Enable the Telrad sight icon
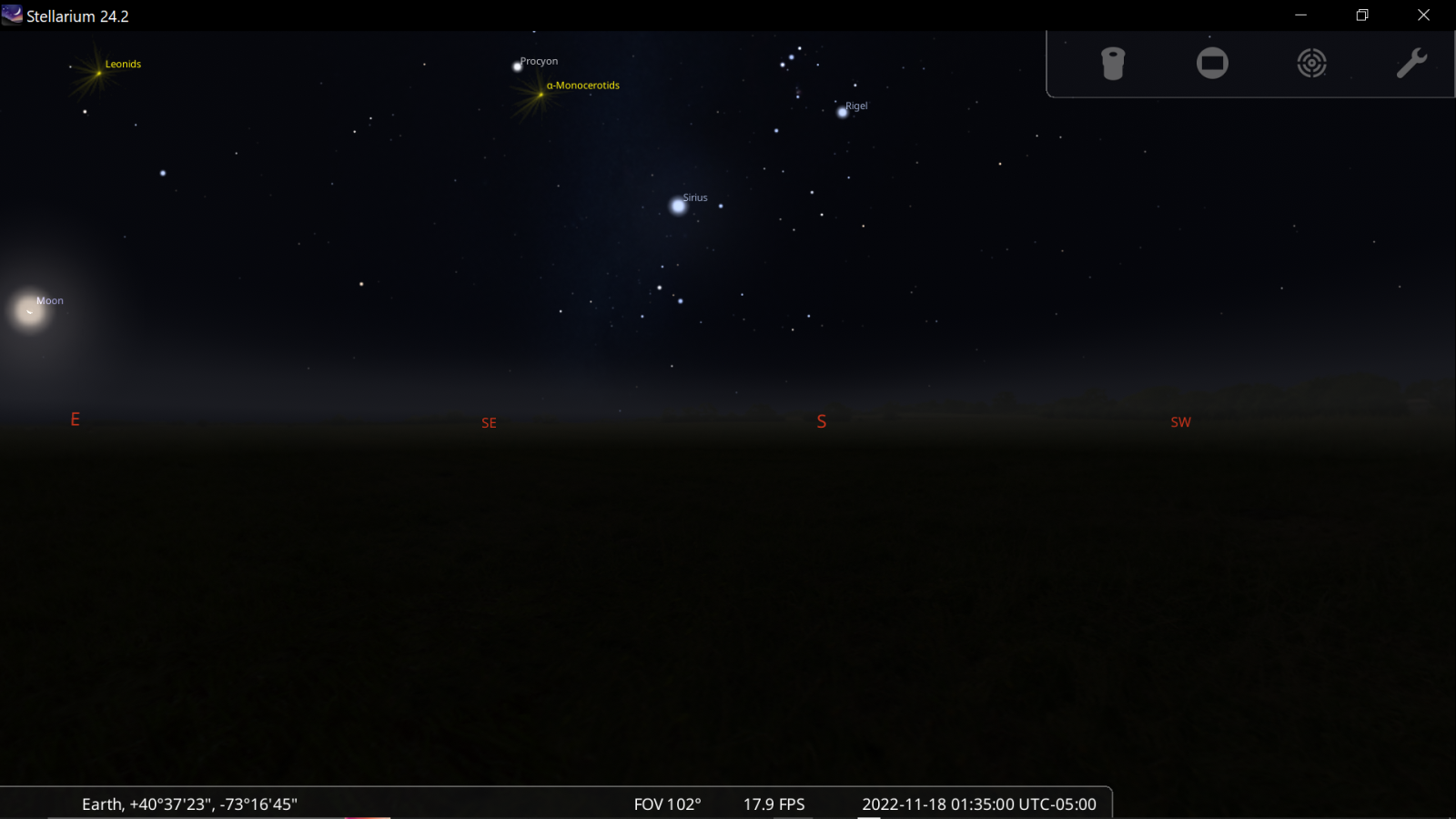Viewport: 1456px width, 819px height. [1311, 64]
